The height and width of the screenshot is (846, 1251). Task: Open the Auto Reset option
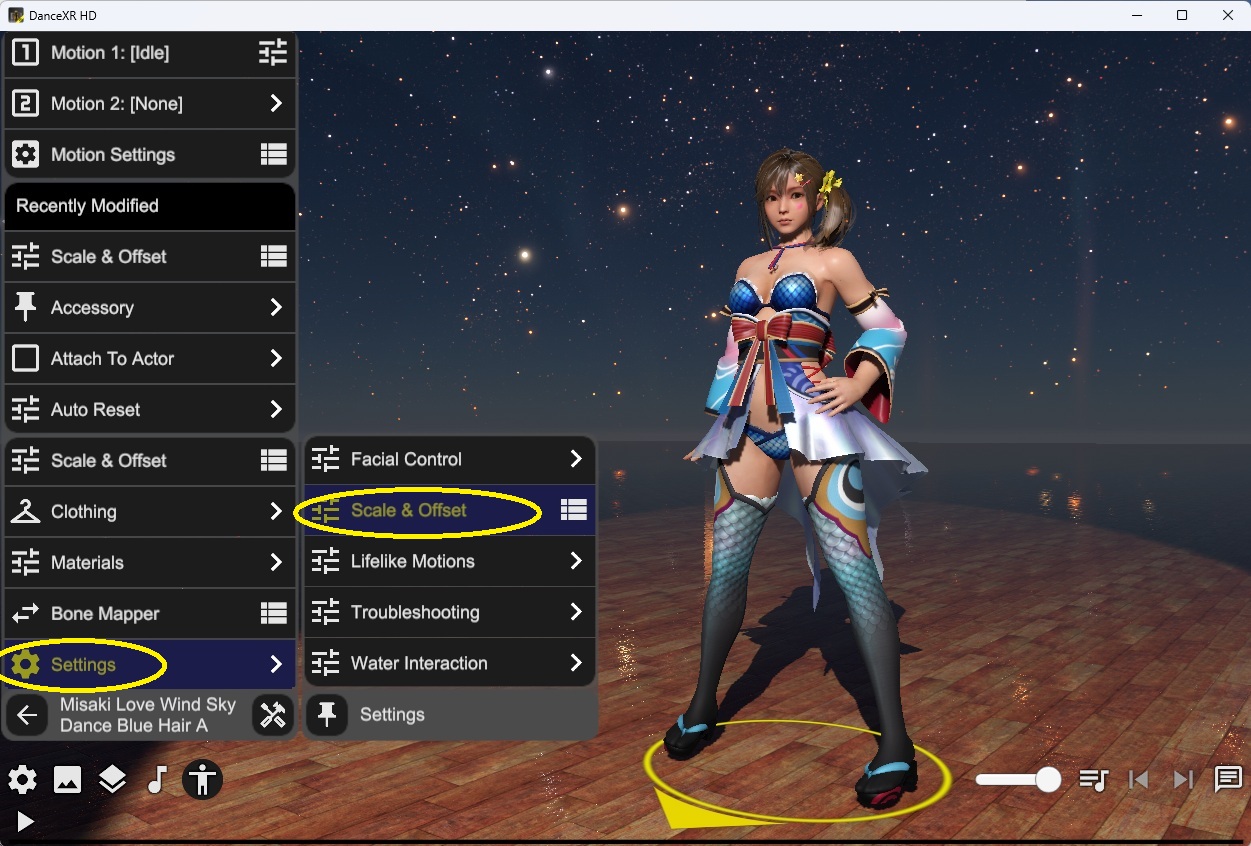click(150, 410)
